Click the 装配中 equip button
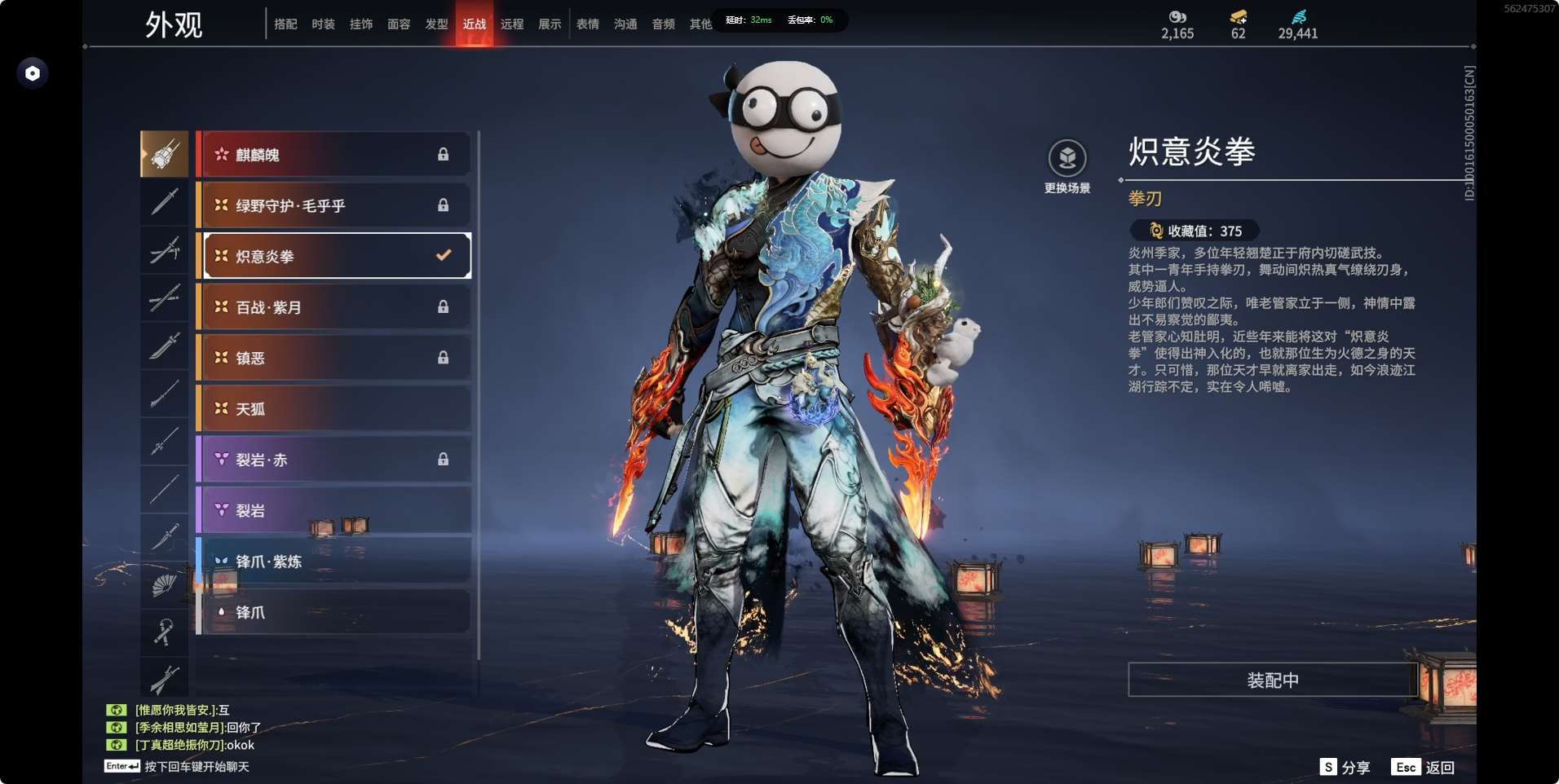Screen dimensions: 1559x784 click(1272, 680)
